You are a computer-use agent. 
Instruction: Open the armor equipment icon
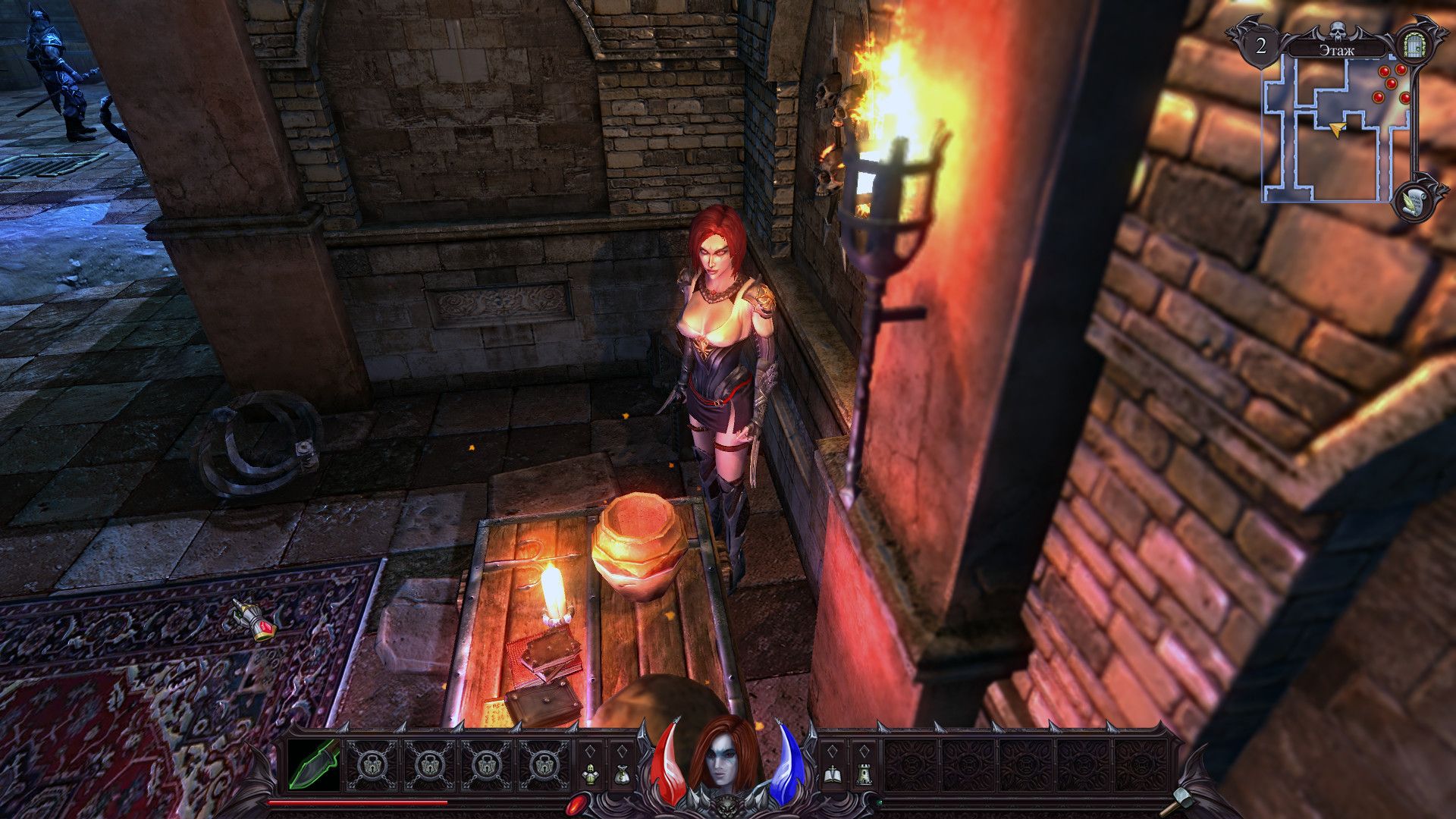[591, 774]
